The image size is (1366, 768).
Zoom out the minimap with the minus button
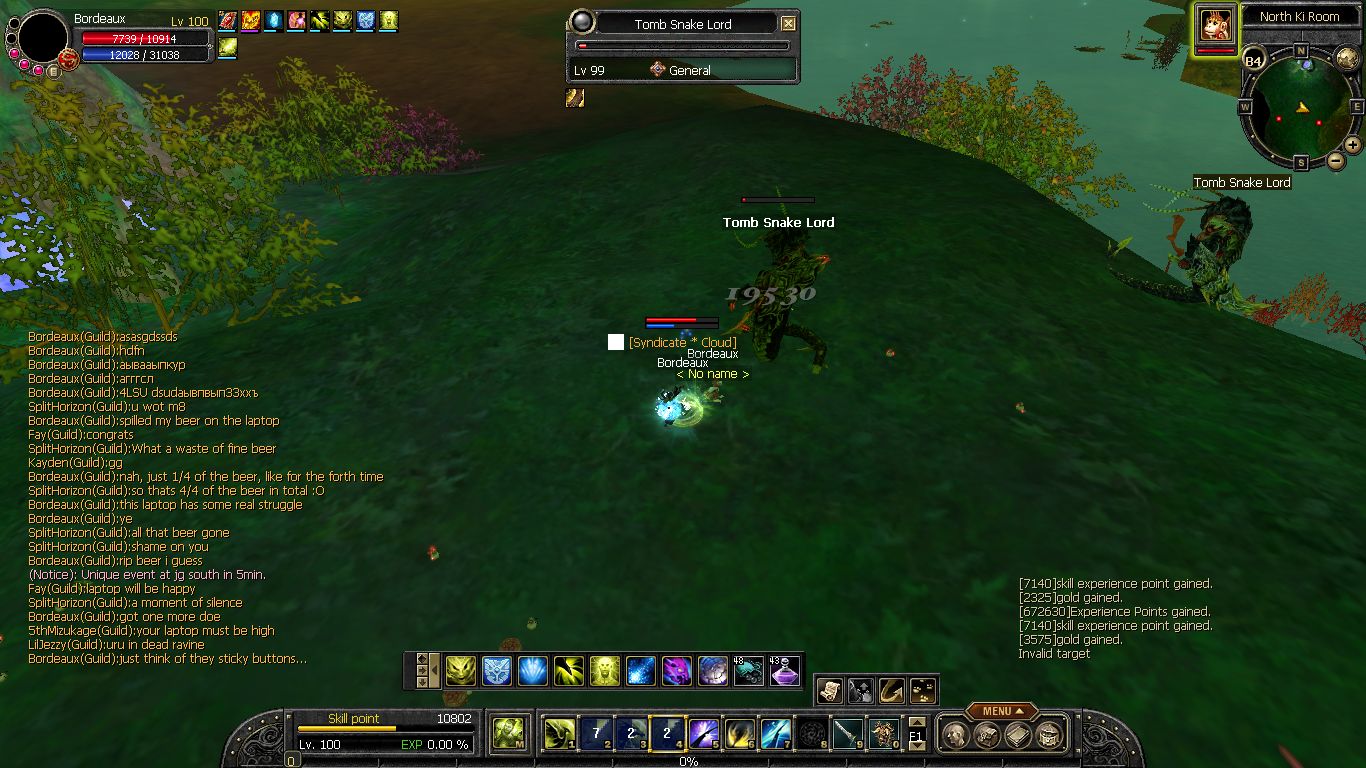pyautogui.click(x=1336, y=161)
